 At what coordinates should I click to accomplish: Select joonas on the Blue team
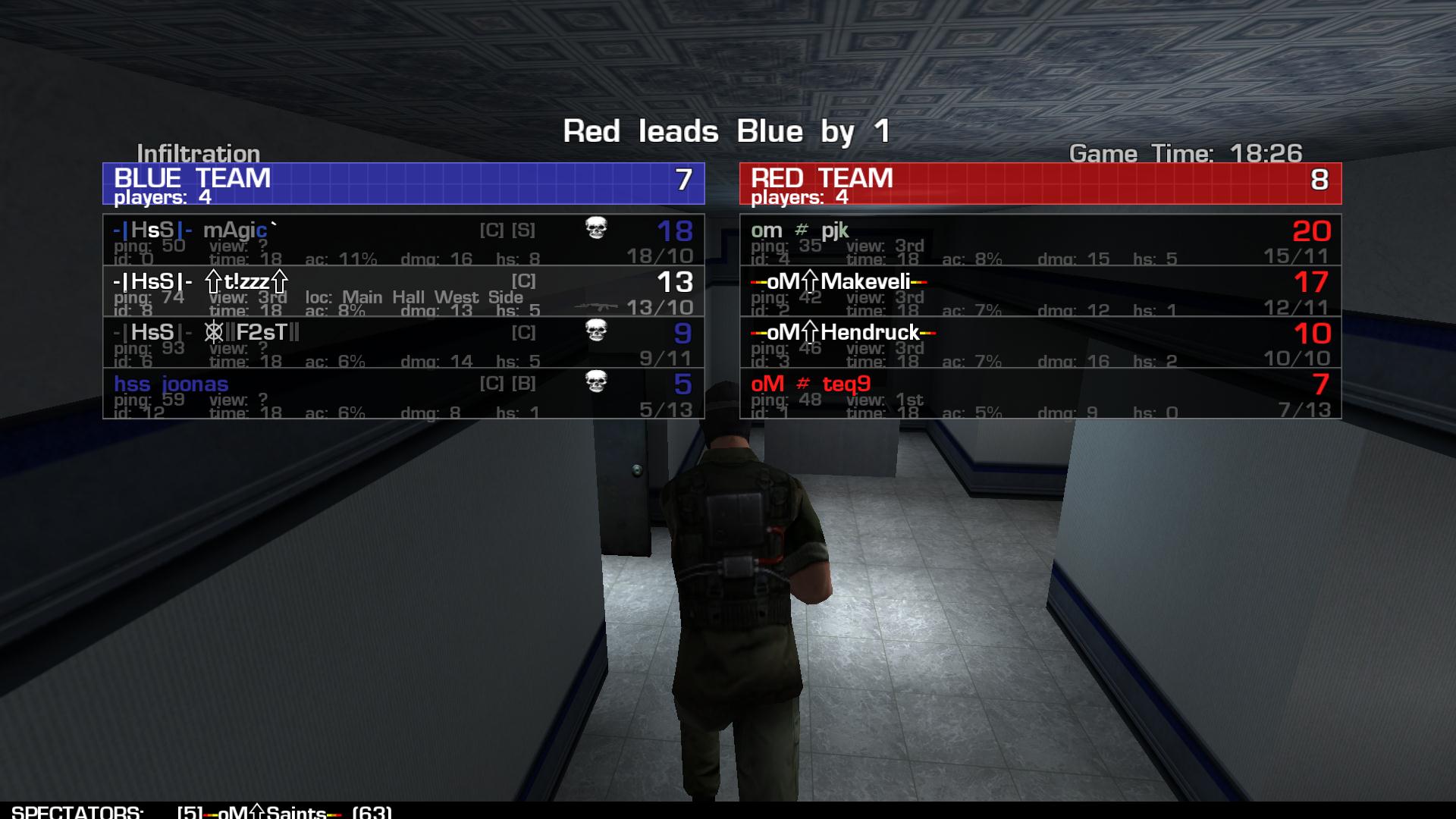403,394
